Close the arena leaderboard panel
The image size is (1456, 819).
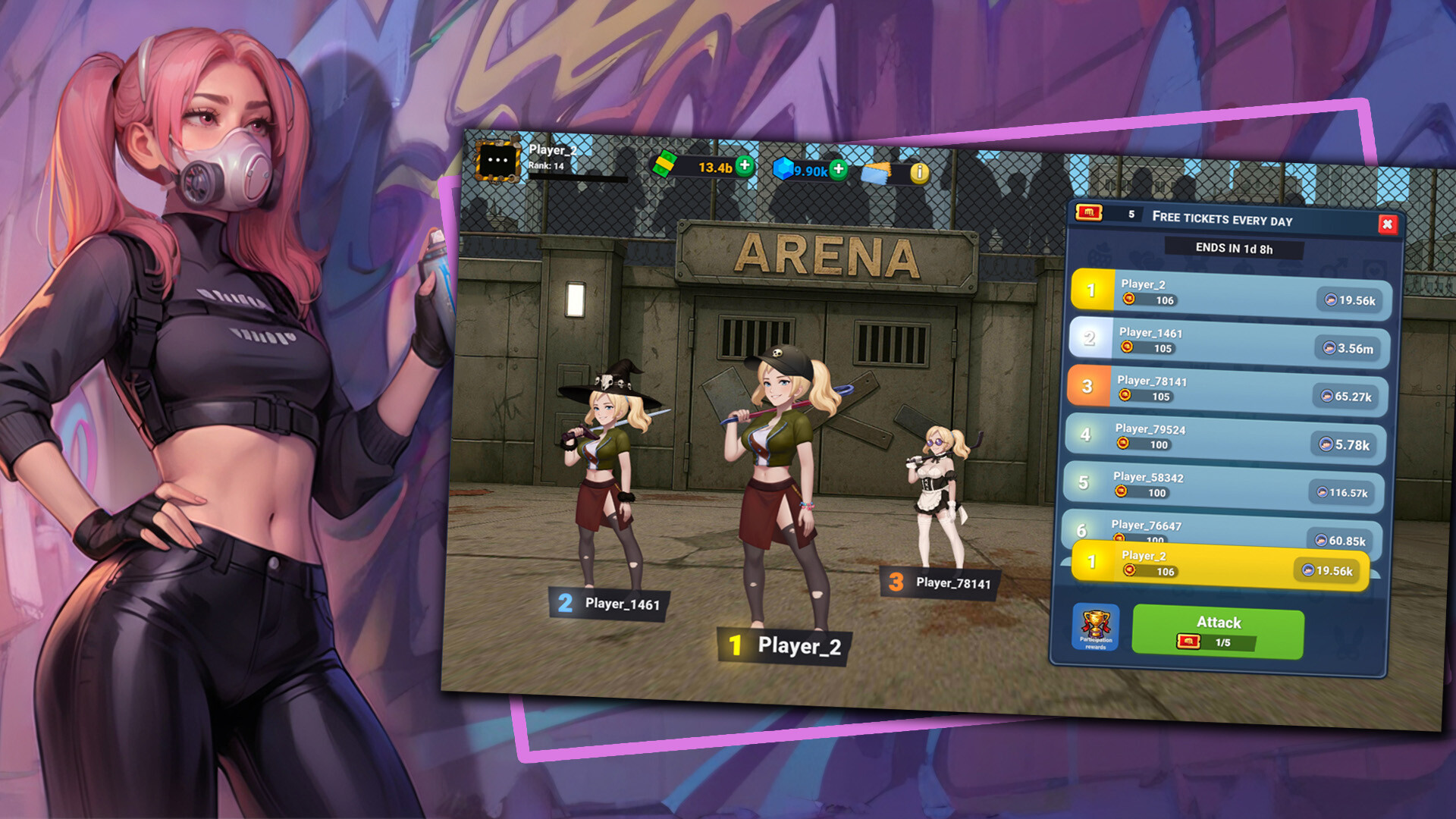[x=1387, y=224]
